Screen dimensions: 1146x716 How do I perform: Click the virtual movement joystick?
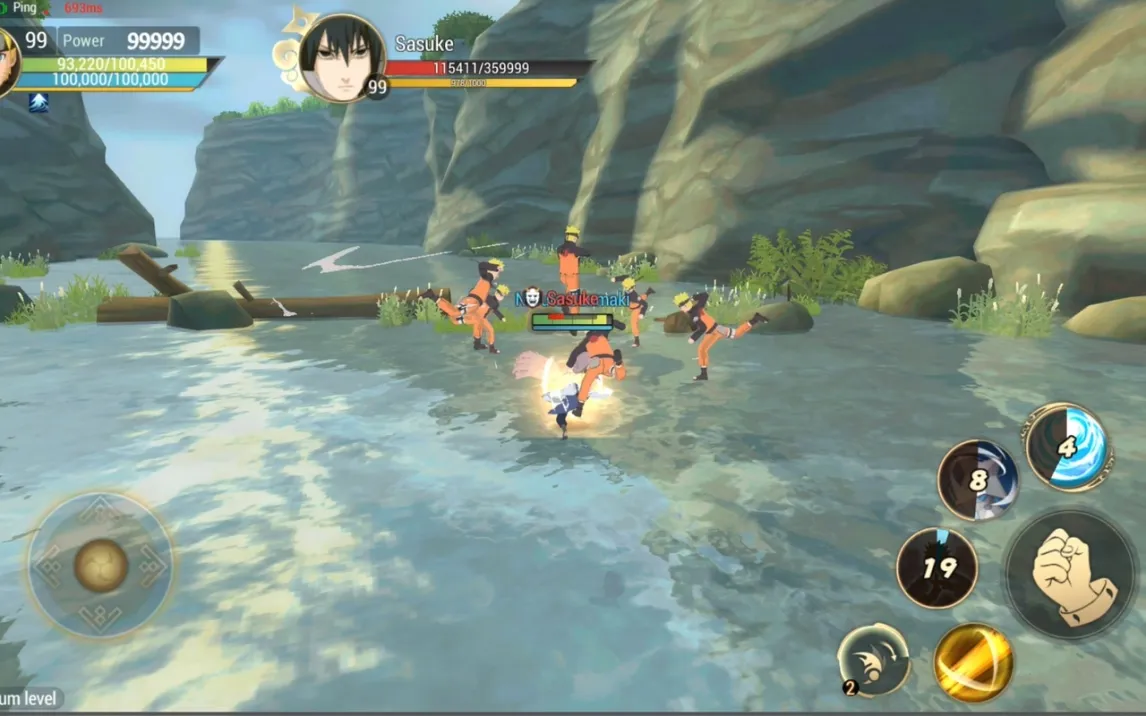pos(100,566)
